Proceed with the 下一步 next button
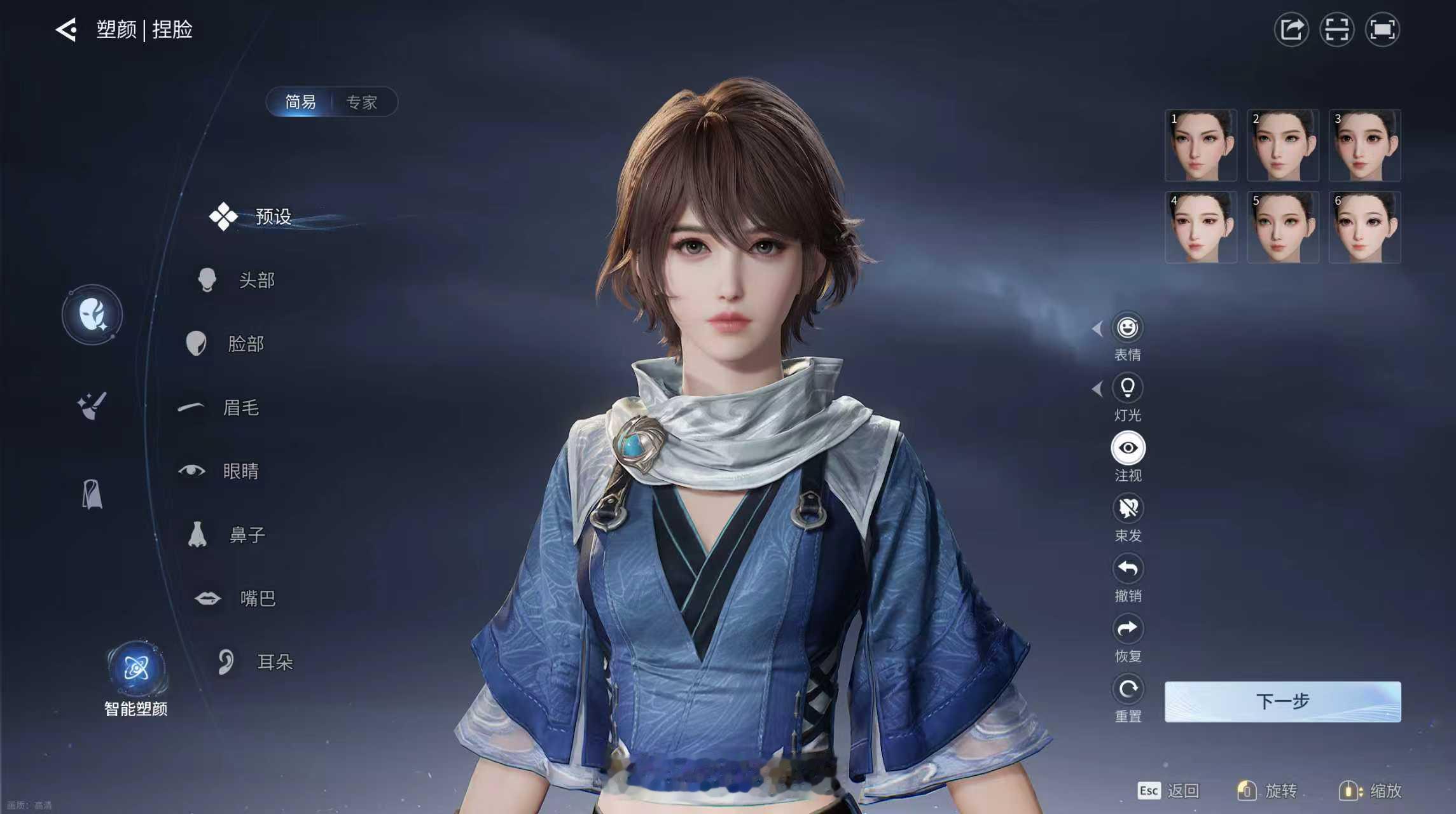The width and height of the screenshot is (1456, 814). [1282, 701]
